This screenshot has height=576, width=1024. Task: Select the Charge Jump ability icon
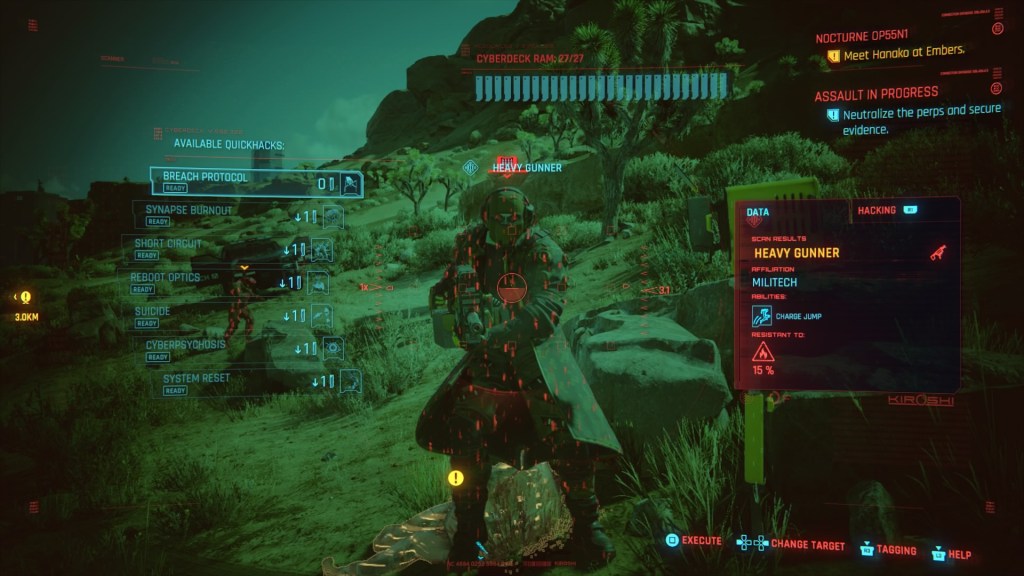(762, 316)
